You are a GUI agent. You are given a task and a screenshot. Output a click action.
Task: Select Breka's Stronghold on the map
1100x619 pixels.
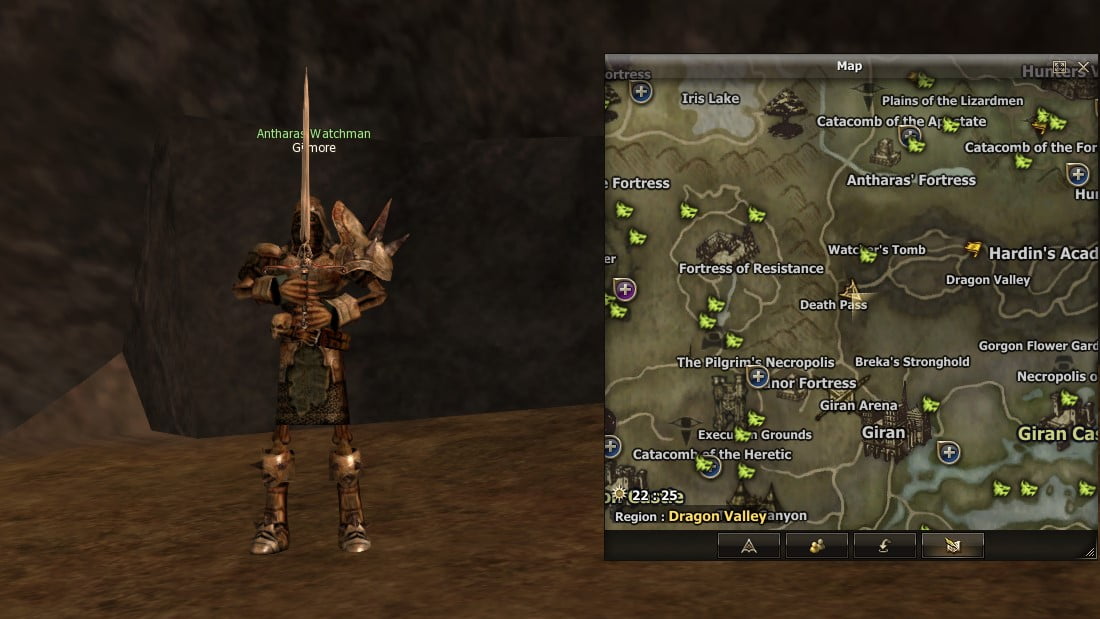click(x=912, y=362)
